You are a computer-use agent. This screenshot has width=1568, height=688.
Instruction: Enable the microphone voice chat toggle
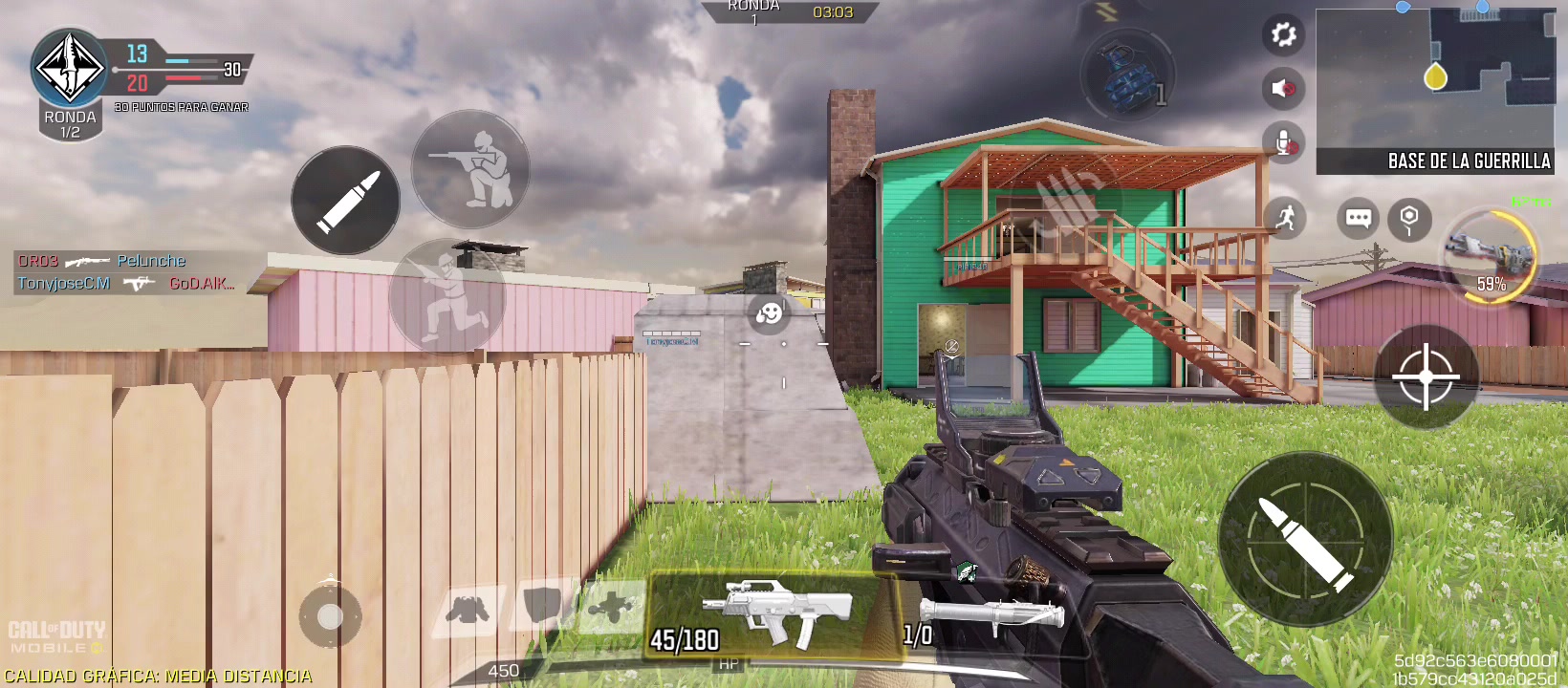coord(1283,143)
